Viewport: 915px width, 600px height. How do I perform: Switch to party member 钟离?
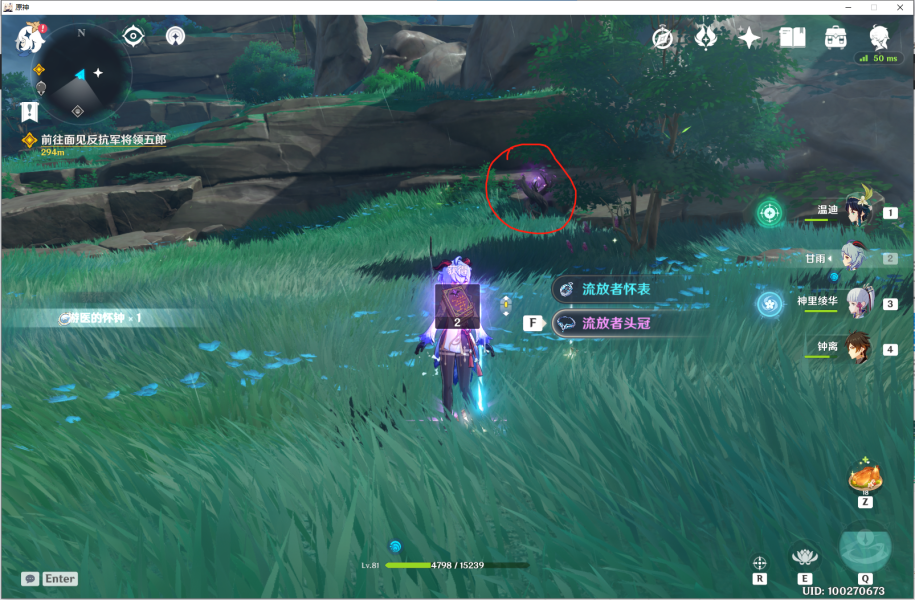point(858,349)
